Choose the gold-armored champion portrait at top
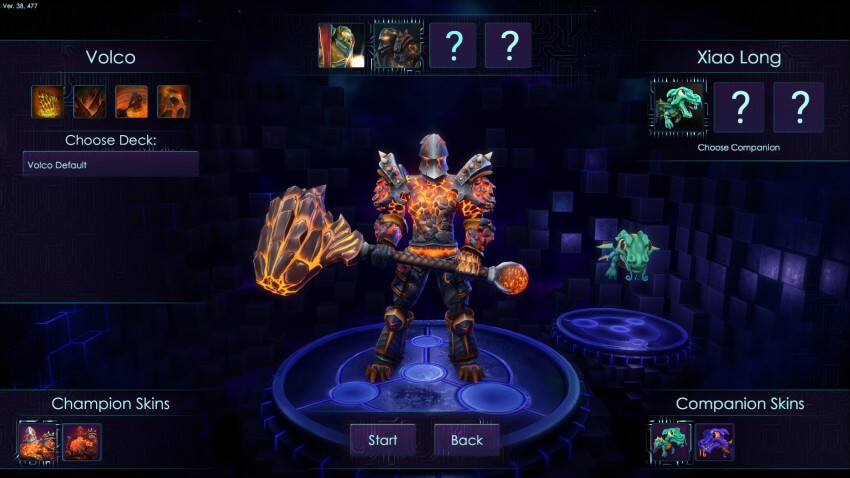The image size is (850, 478). (341, 46)
